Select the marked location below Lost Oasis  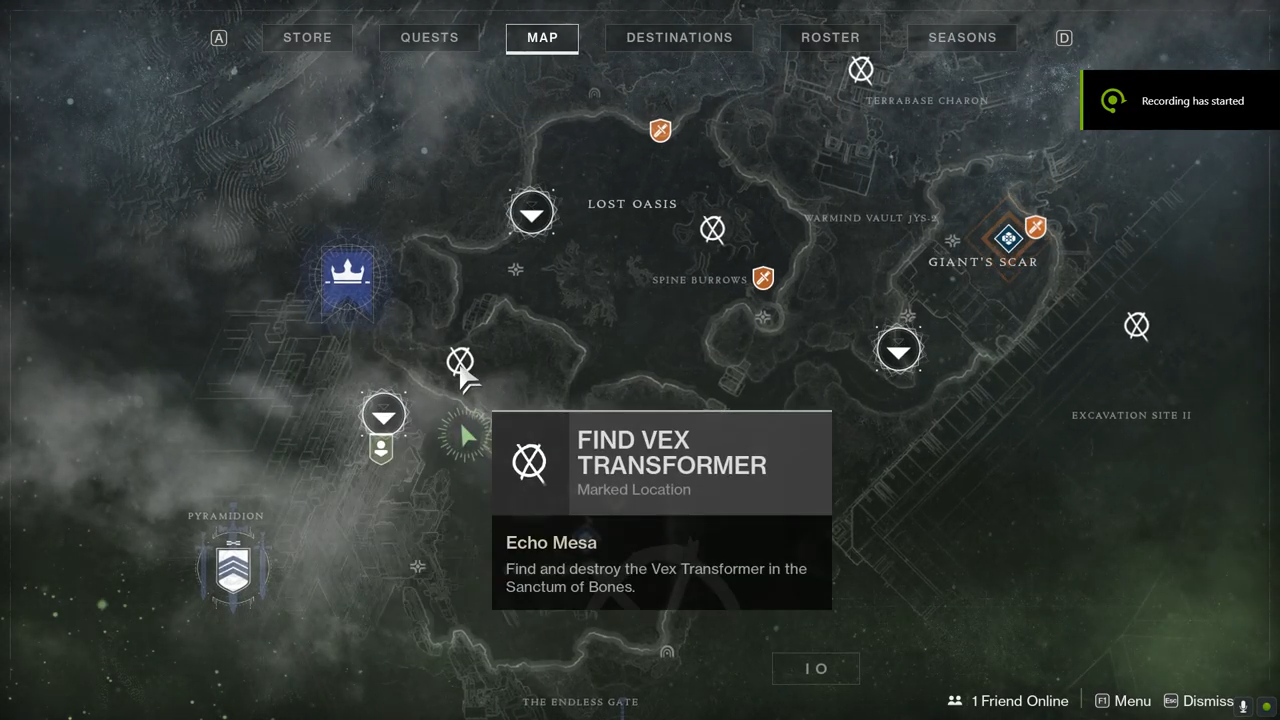tap(712, 230)
